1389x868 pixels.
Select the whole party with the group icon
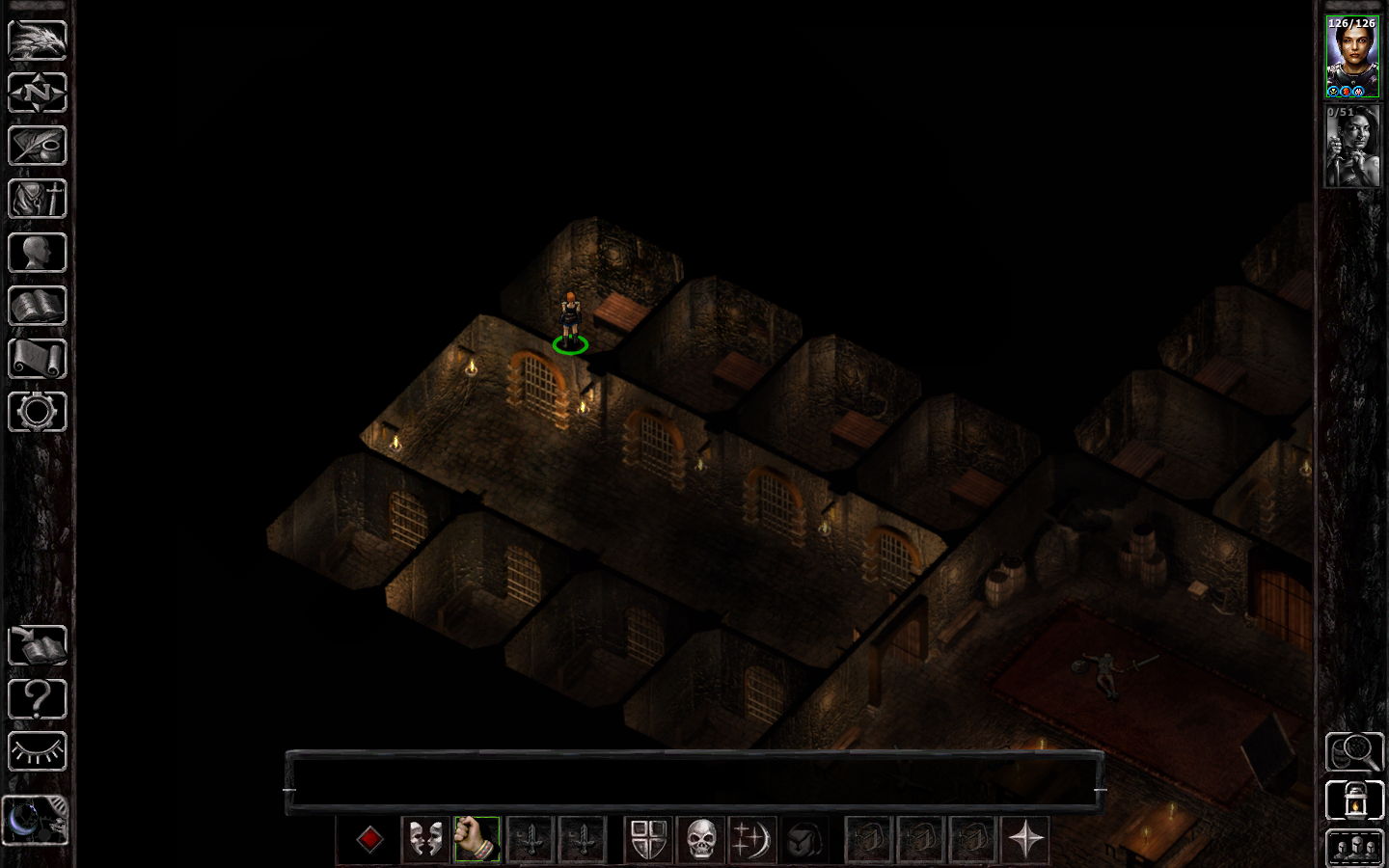[1354, 849]
